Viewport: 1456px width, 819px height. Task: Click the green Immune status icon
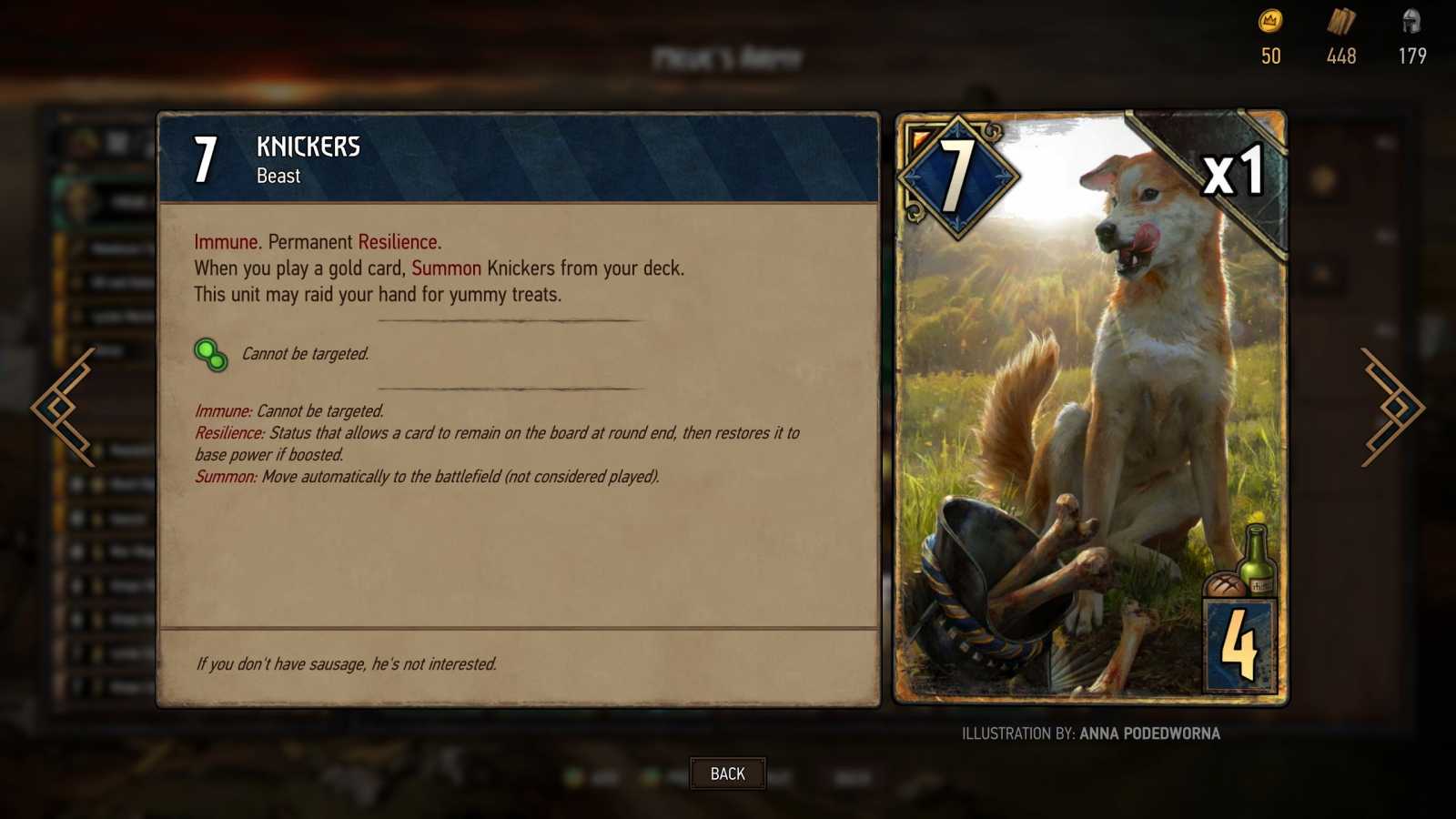tap(210, 354)
